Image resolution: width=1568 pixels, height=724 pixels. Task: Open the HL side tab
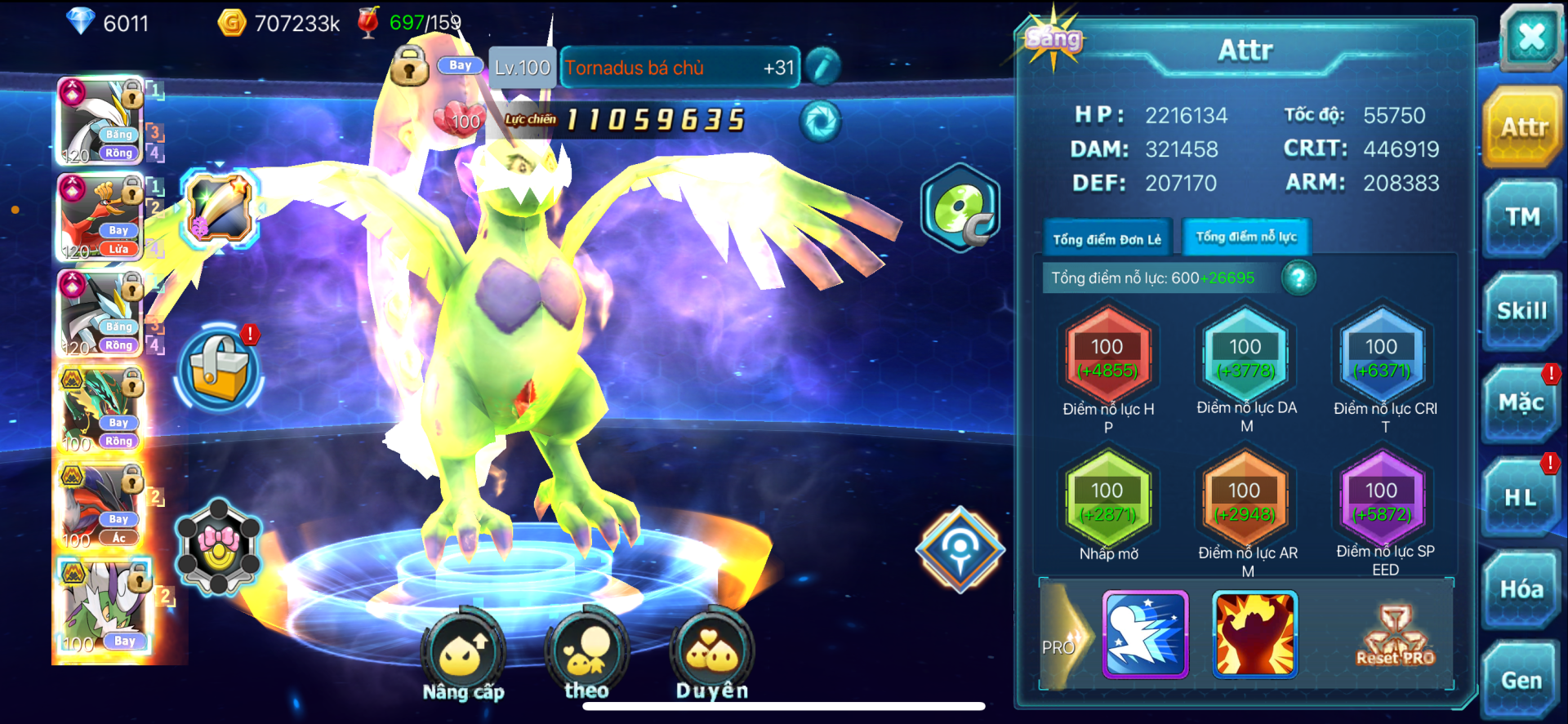(x=1521, y=497)
